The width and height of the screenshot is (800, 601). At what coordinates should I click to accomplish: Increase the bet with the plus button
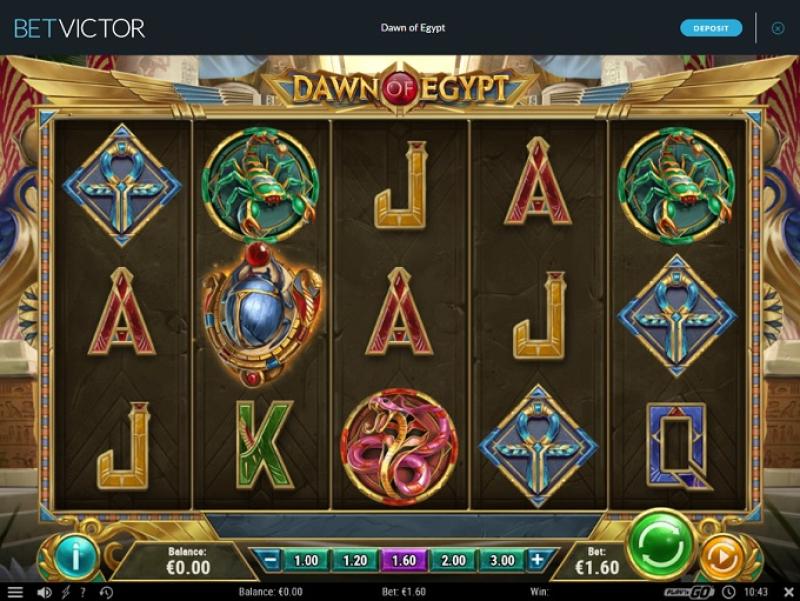point(538,561)
